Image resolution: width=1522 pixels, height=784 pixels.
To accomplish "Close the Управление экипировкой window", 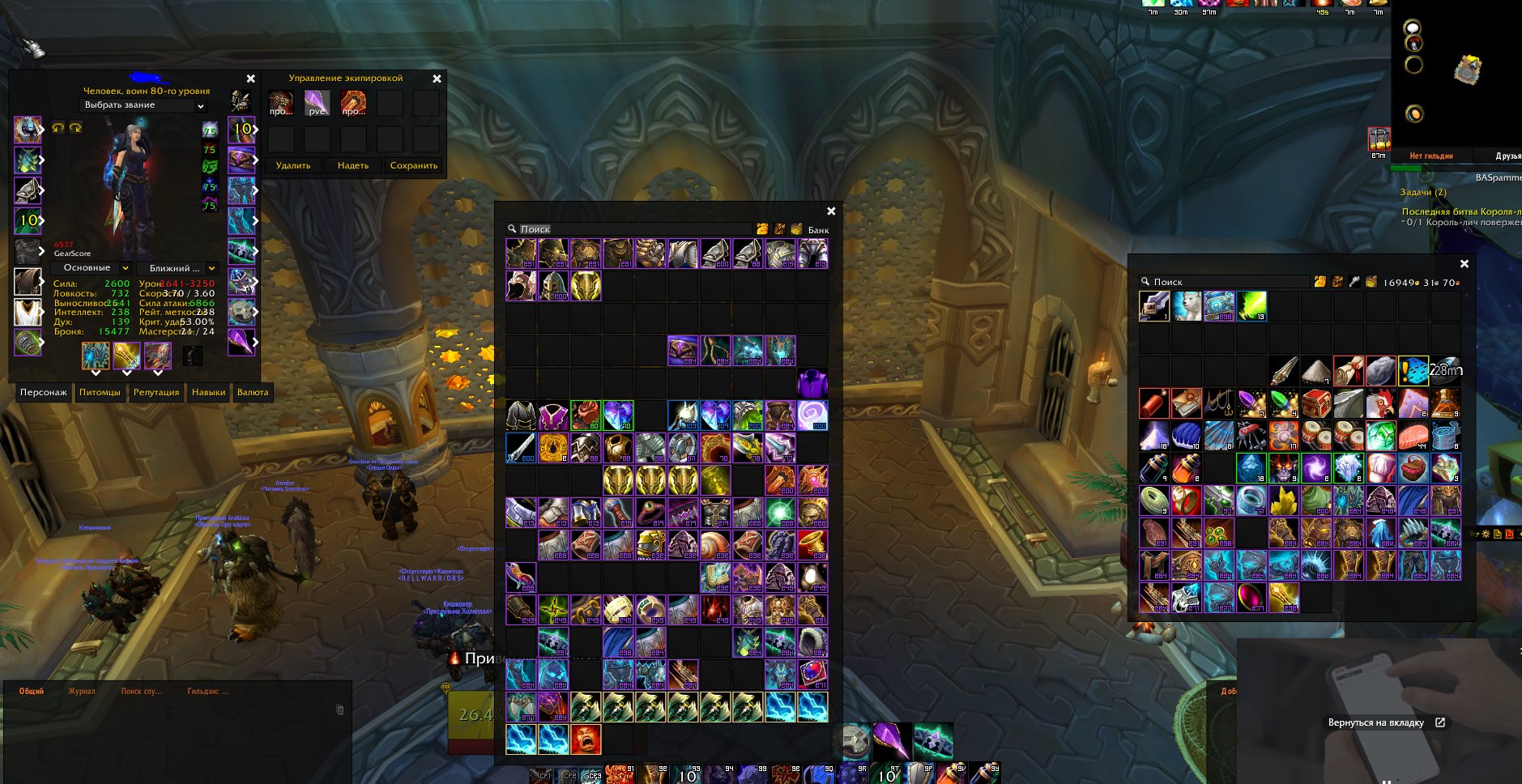I will pos(437,79).
